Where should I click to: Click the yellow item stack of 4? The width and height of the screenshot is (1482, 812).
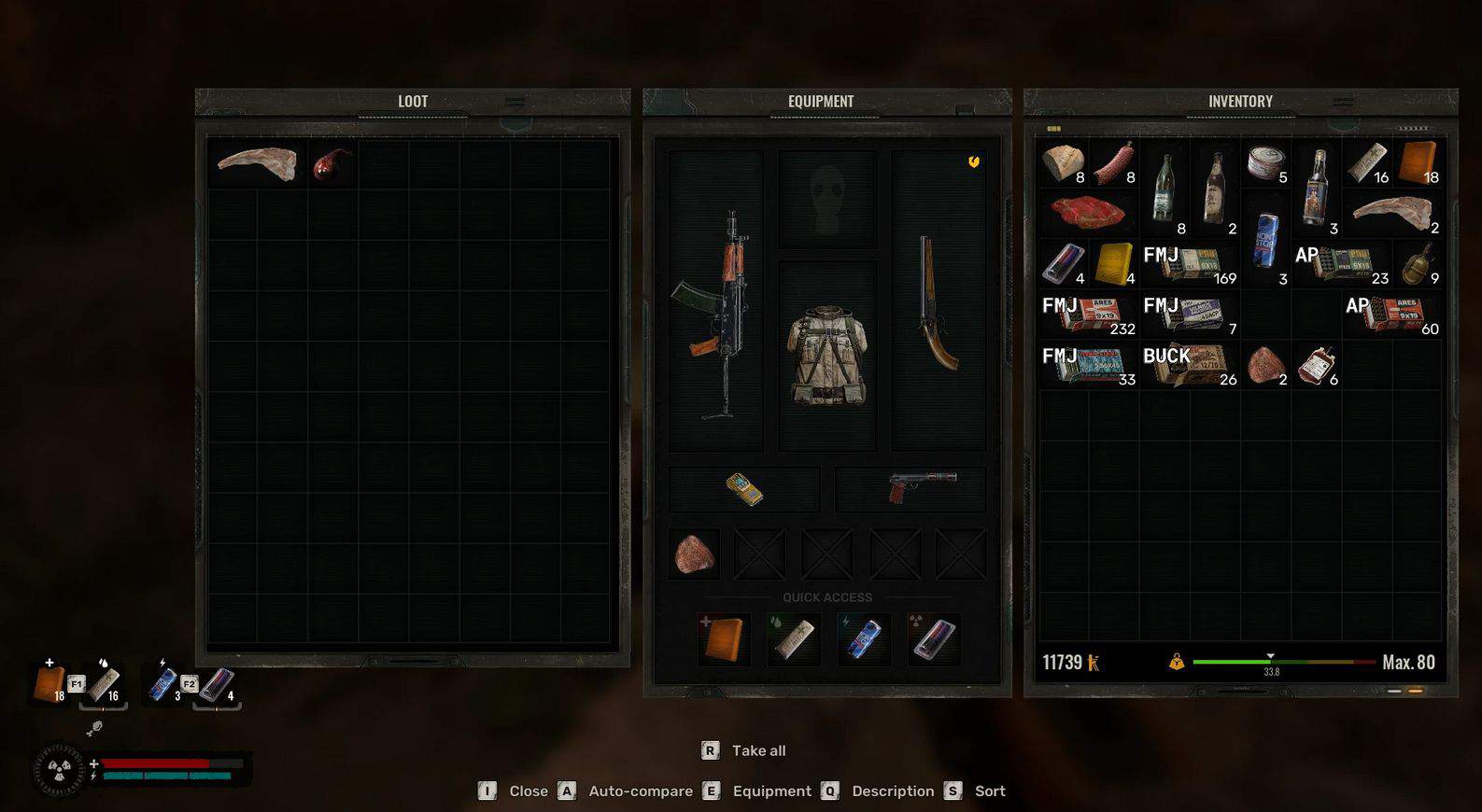tap(1114, 264)
